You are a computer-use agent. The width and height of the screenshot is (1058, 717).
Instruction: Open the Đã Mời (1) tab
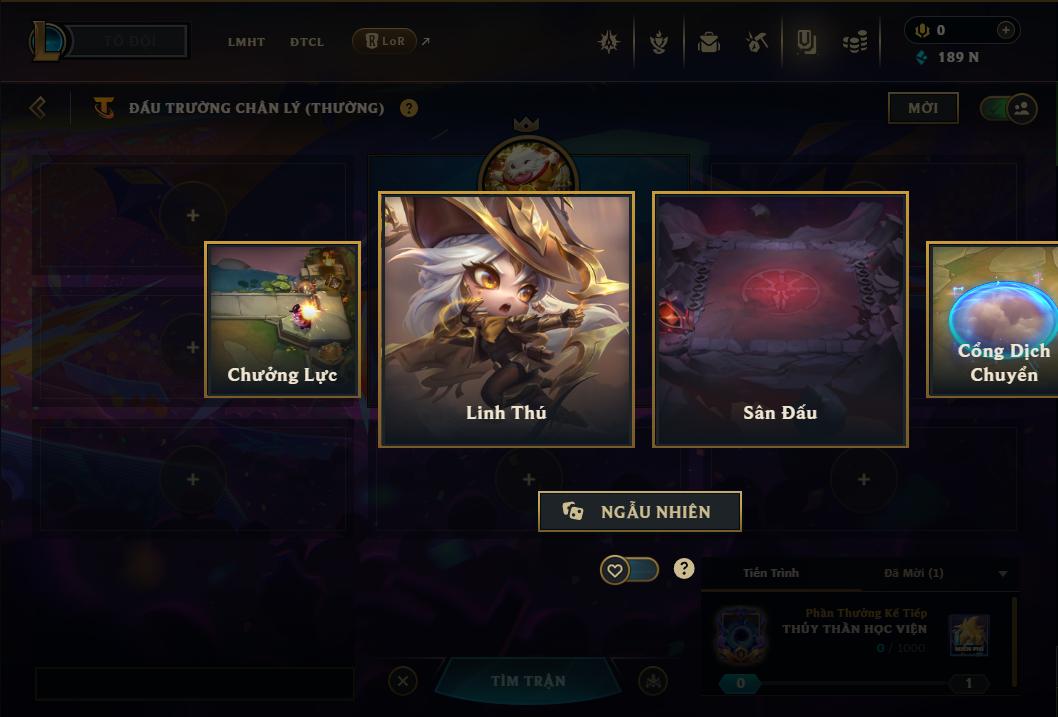[x=913, y=573]
